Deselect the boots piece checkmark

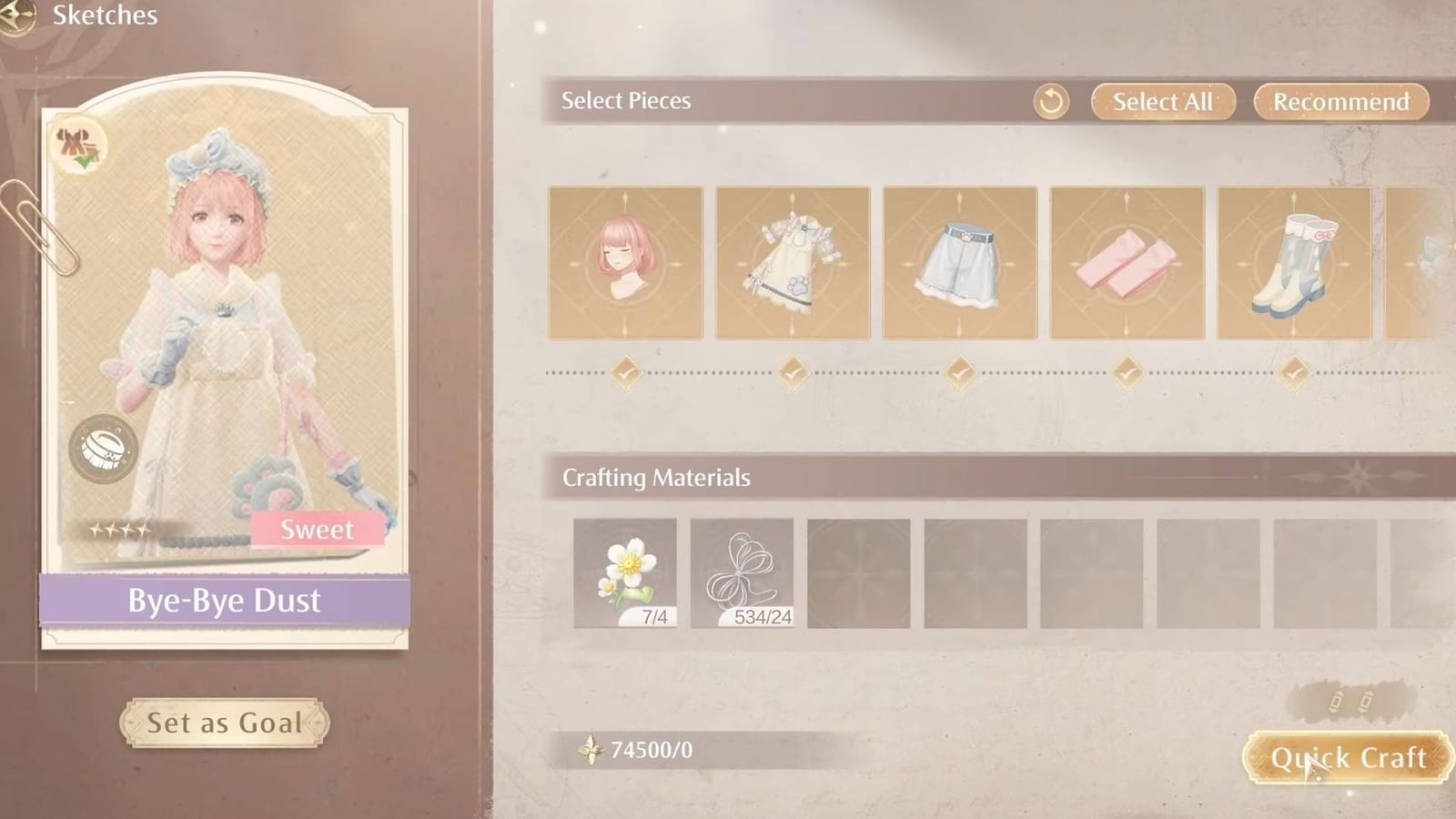(1294, 369)
